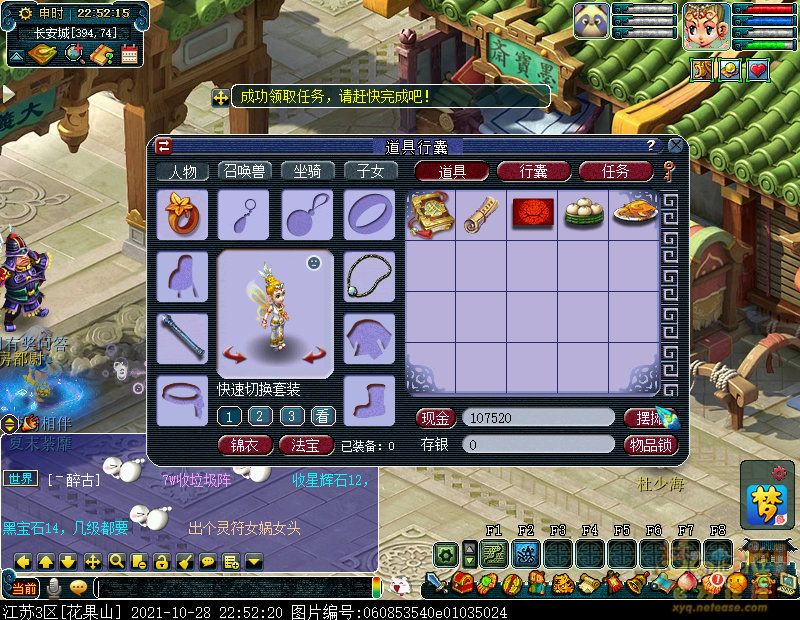Open the 任务 quest items tab
The image size is (800, 620).
(615, 171)
